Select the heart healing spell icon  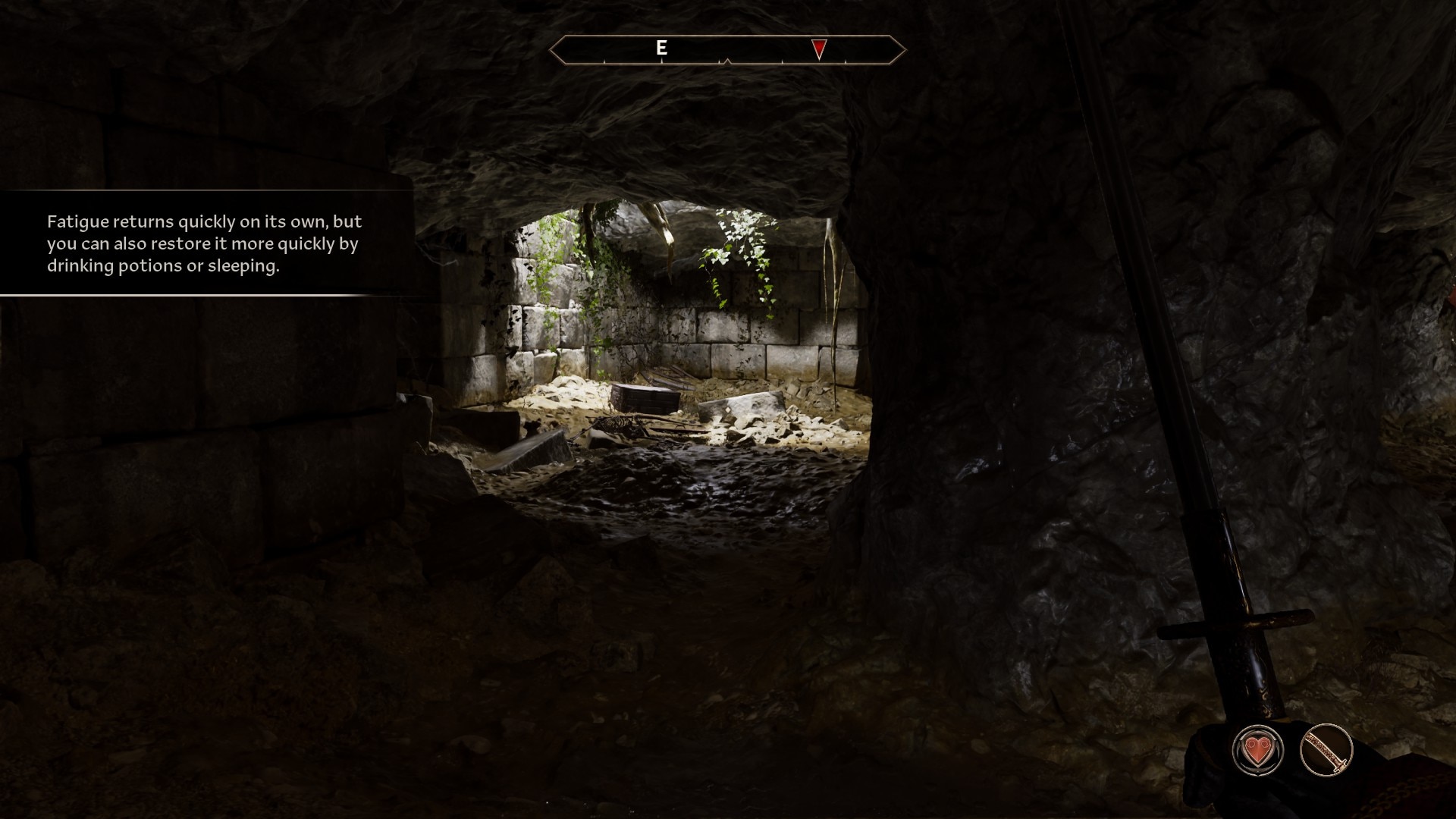[1258, 750]
